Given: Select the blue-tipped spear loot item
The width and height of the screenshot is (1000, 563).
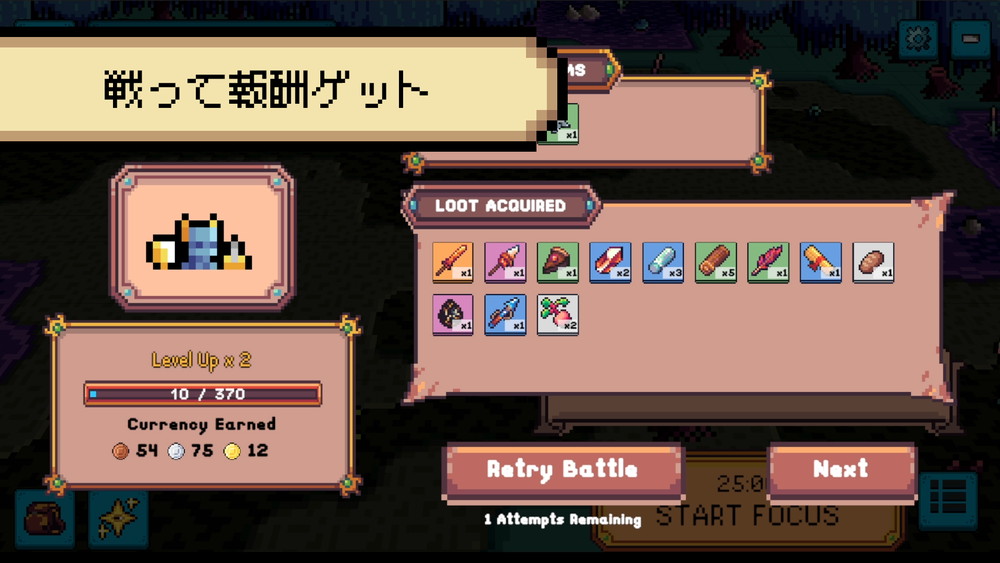Looking at the screenshot, I should coord(505,314).
